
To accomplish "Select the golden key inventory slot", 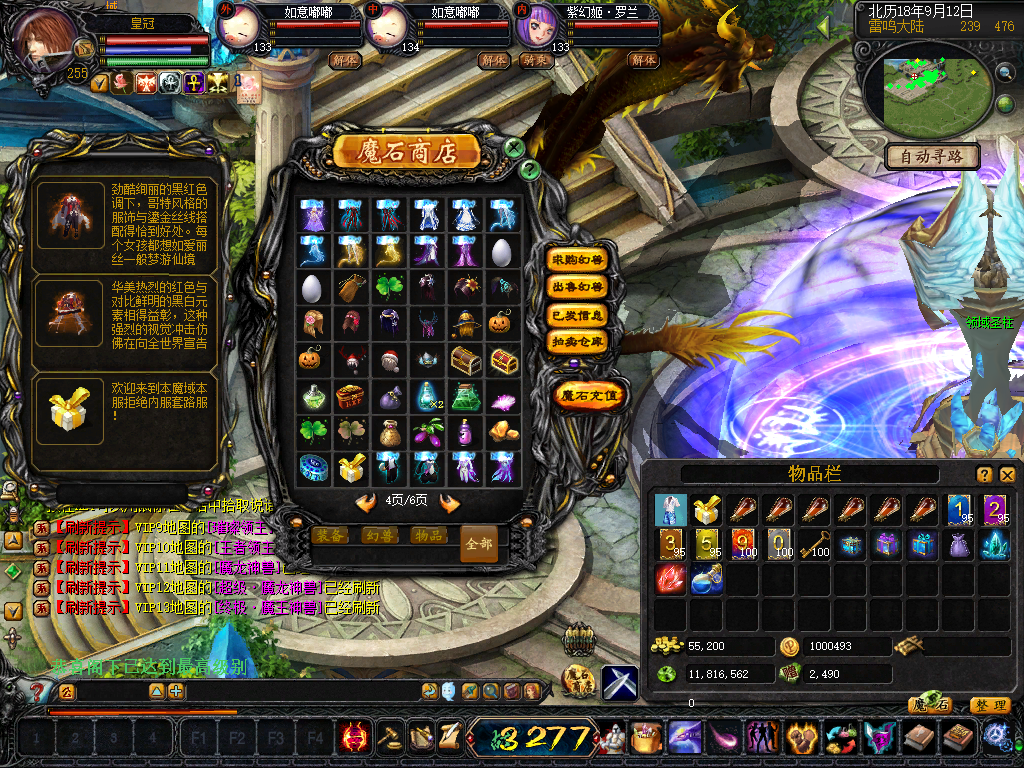I will [x=816, y=543].
